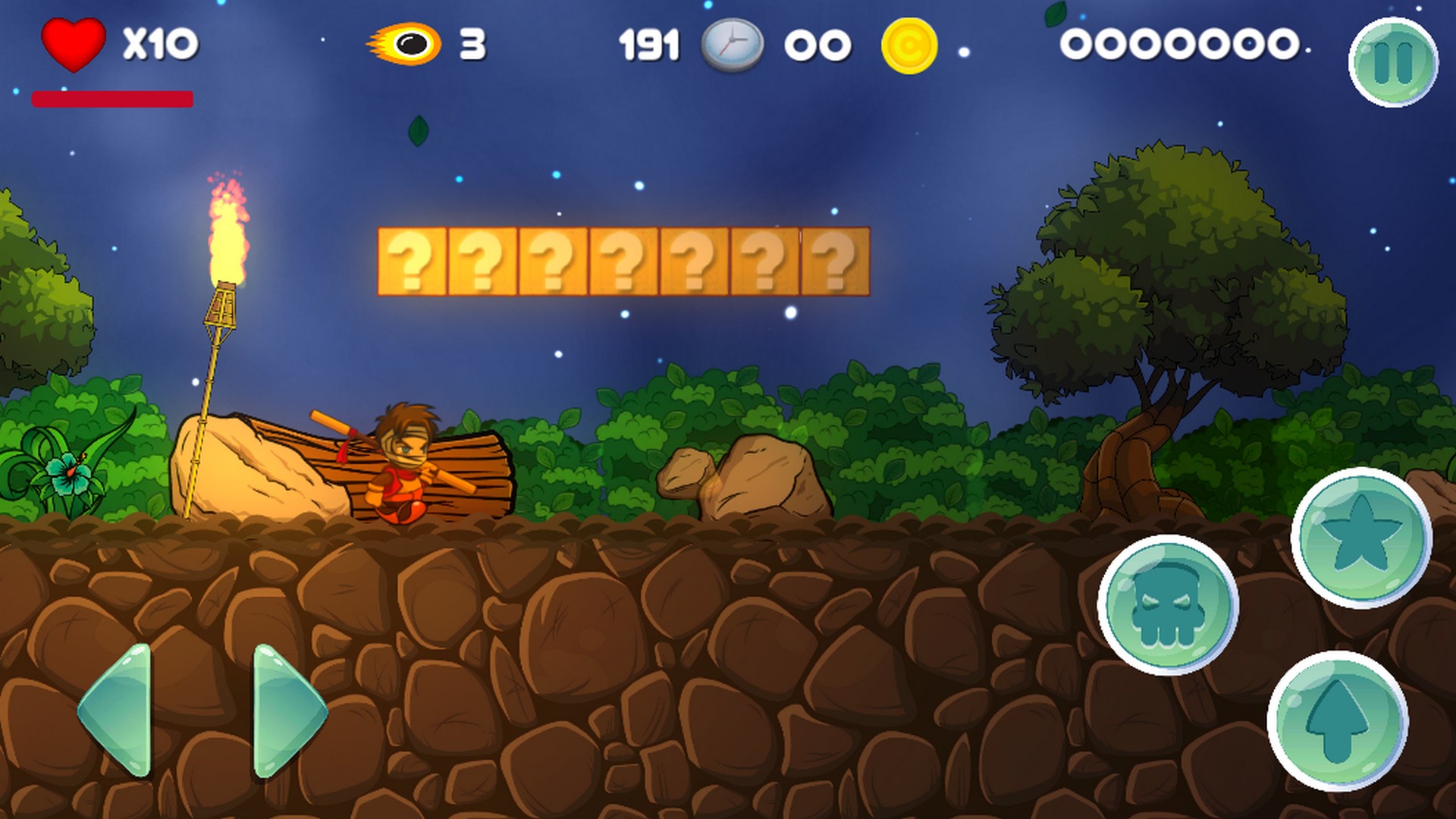Hit the skull attack bubble button
Viewport: 1456px width, 819px height.
(1168, 604)
